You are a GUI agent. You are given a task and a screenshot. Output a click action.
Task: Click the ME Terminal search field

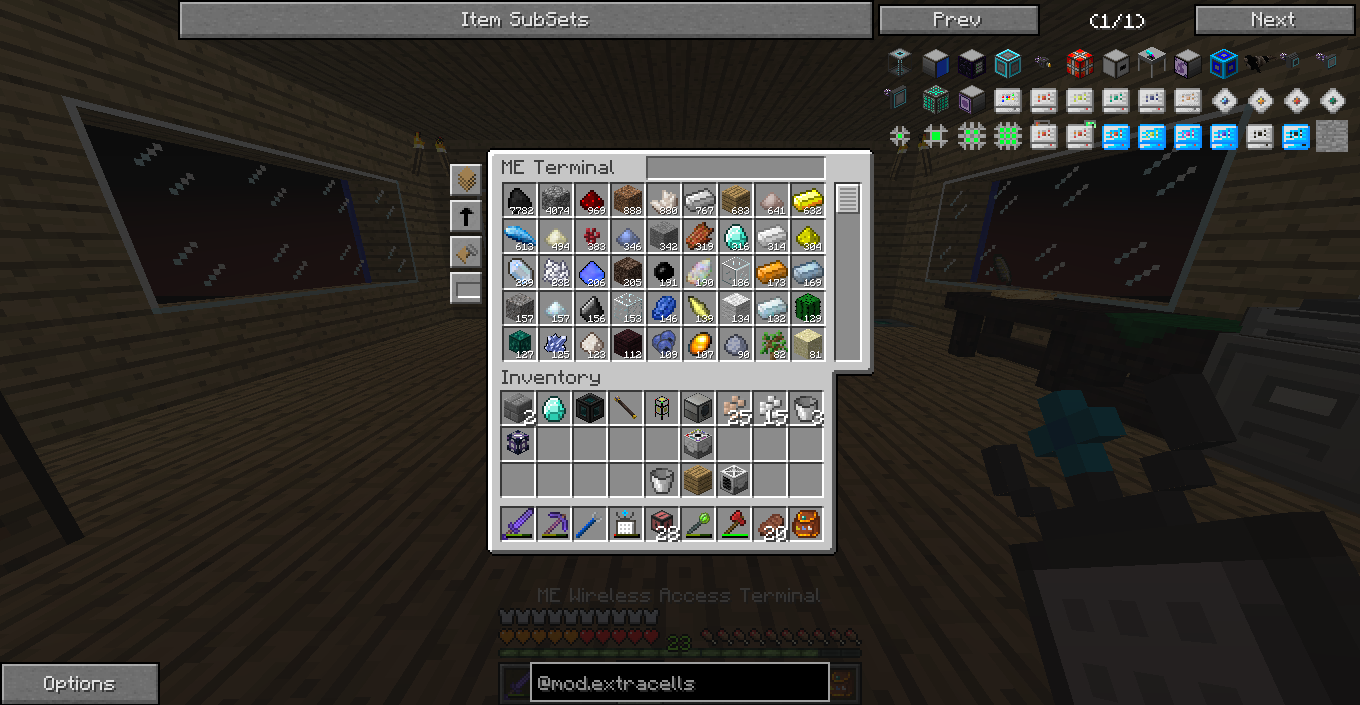(735, 168)
